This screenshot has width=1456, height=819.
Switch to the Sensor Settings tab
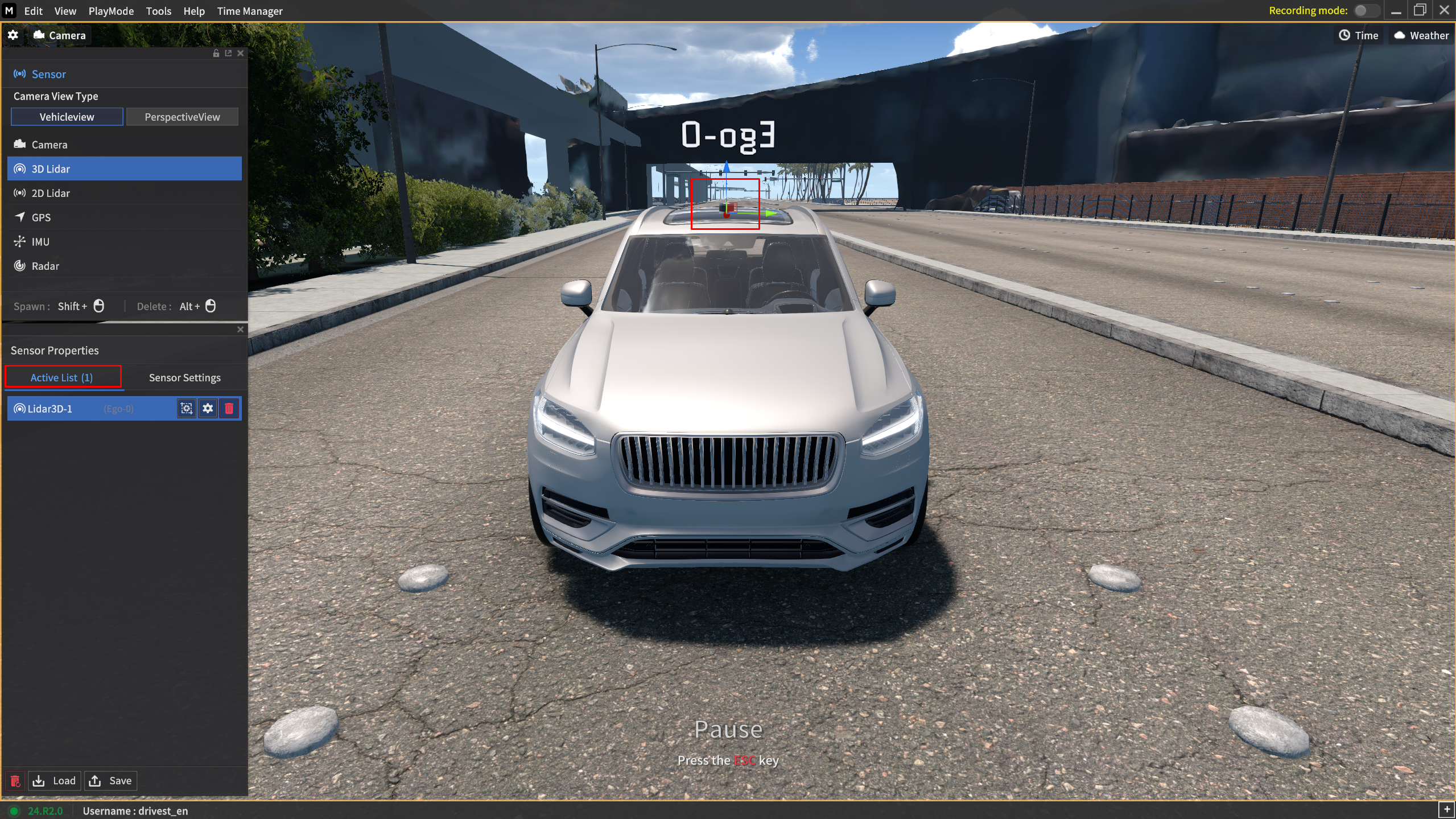[x=184, y=377]
